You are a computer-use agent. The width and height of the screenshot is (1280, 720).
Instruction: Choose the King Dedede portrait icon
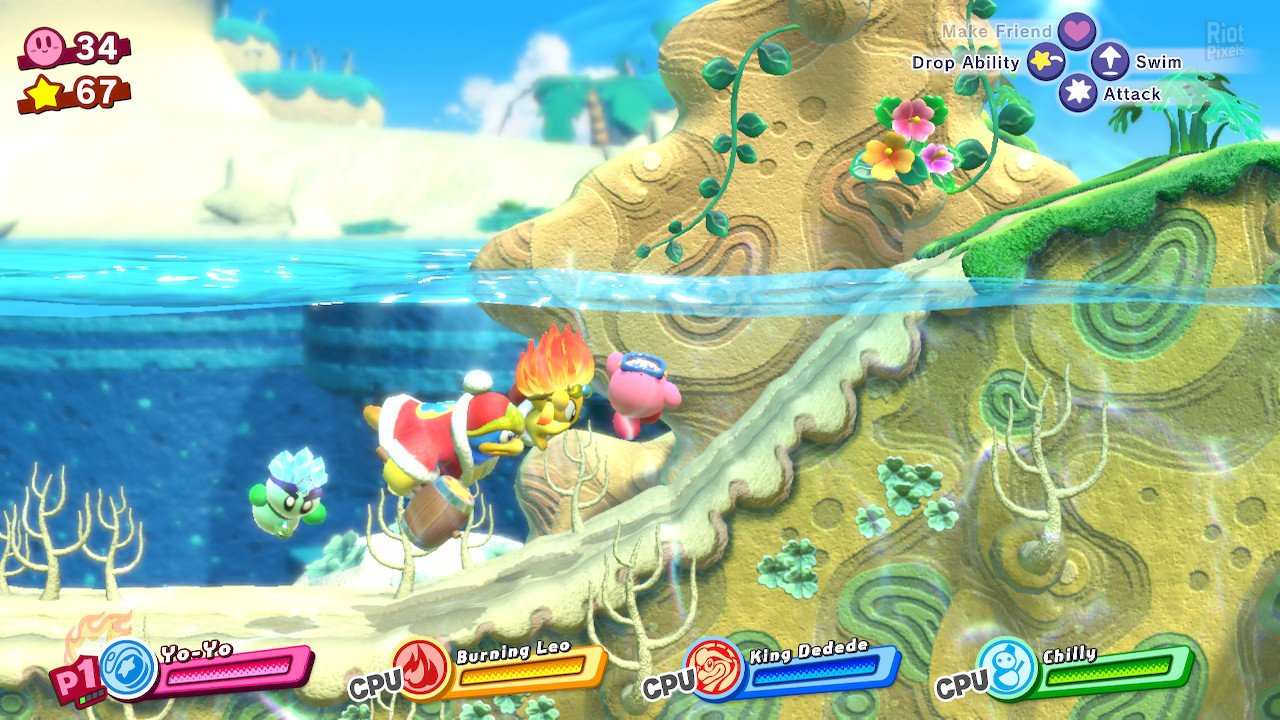pyautogui.click(x=714, y=667)
